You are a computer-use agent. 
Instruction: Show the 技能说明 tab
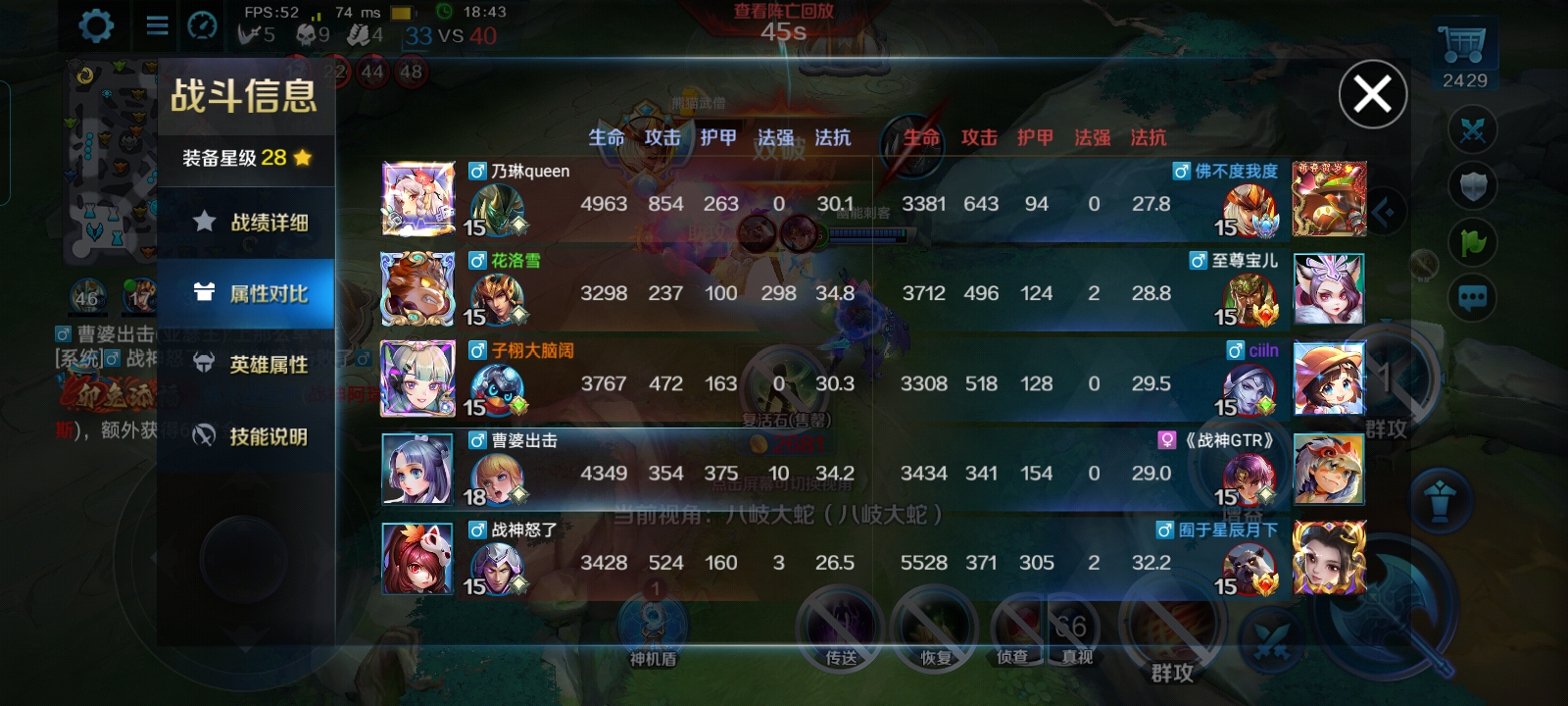point(248,436)
